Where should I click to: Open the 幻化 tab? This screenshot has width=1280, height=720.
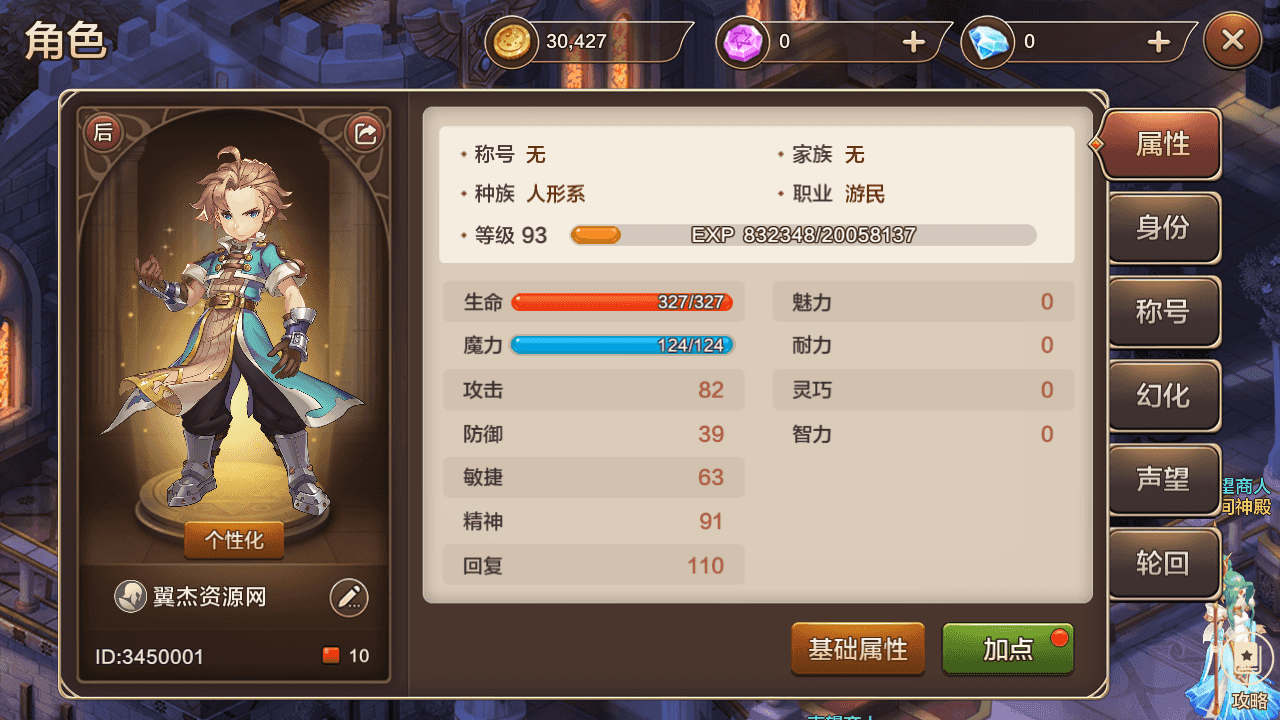click(1163, 396)
